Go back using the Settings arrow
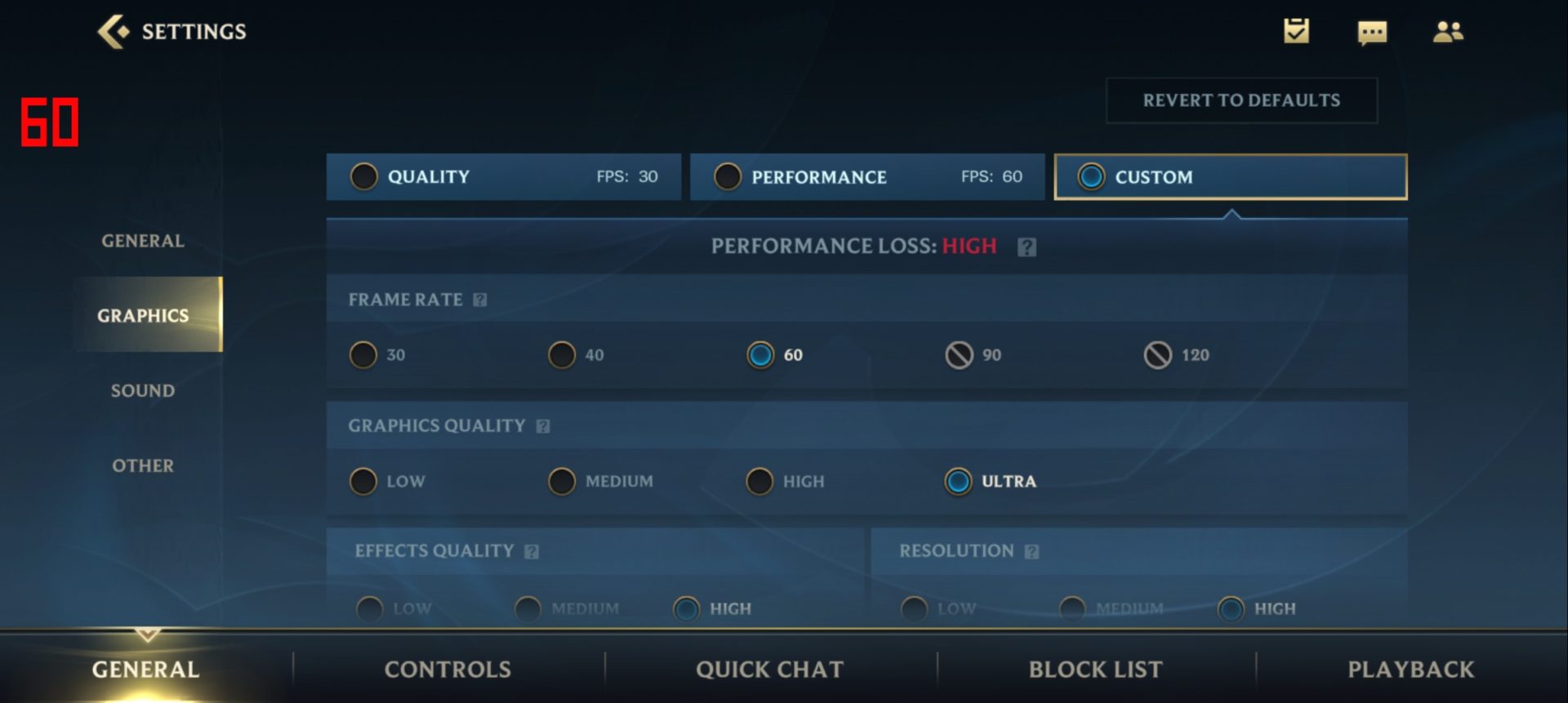Image resolution: width=1568 pixels, height=703 pixels. click(x=114, y=32)
